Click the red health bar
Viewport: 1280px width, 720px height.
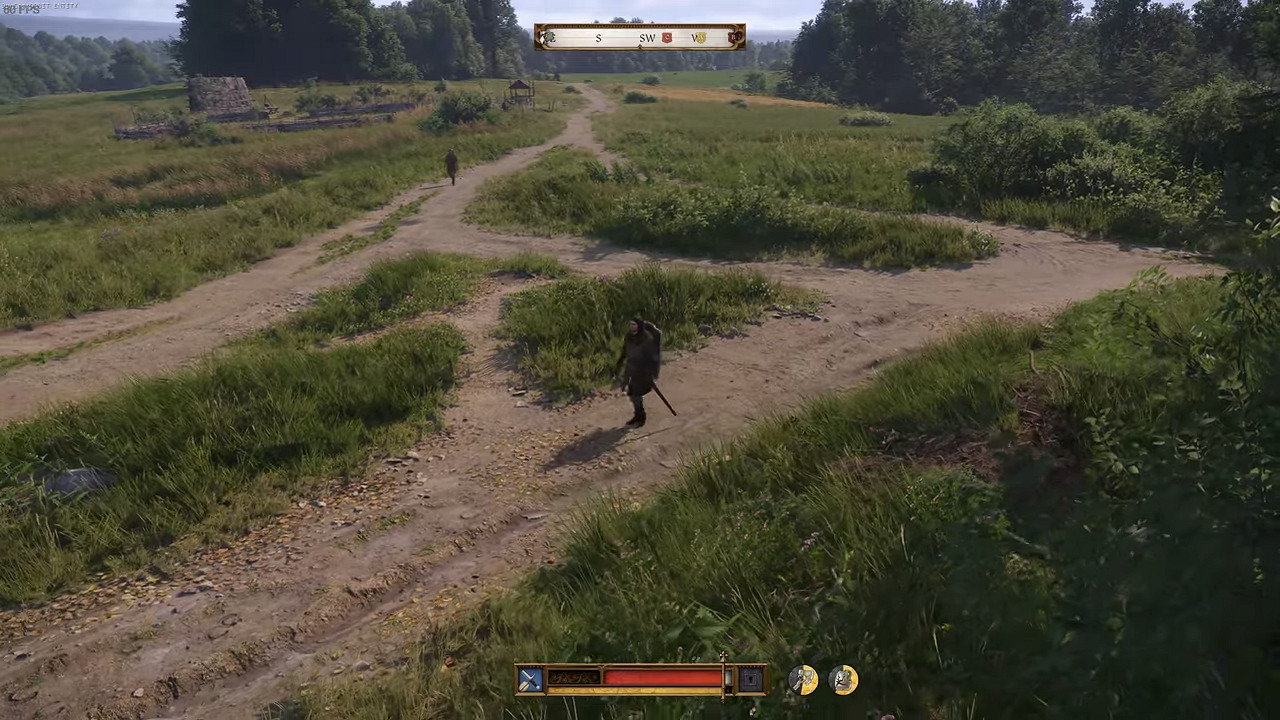click(663, 677)
